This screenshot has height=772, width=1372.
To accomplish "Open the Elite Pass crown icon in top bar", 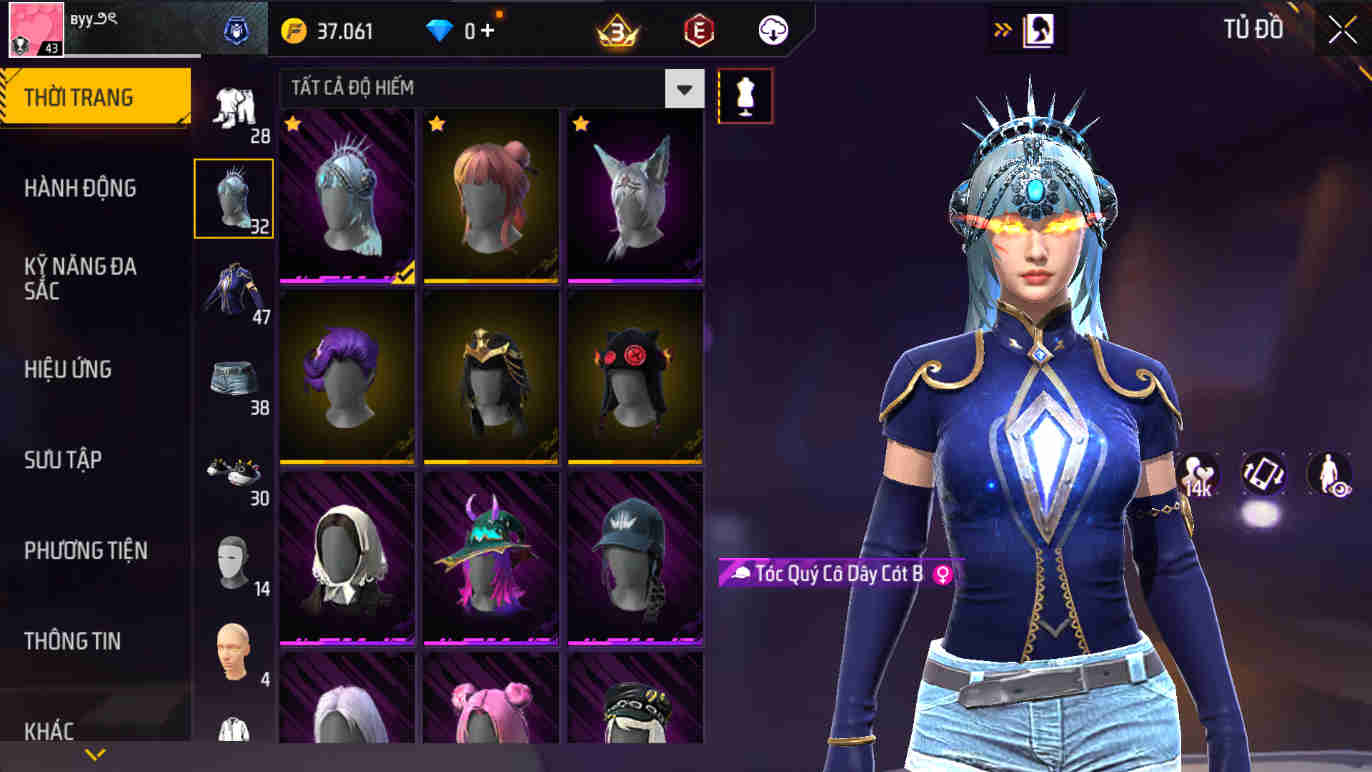I will click(x=618, y=29).
